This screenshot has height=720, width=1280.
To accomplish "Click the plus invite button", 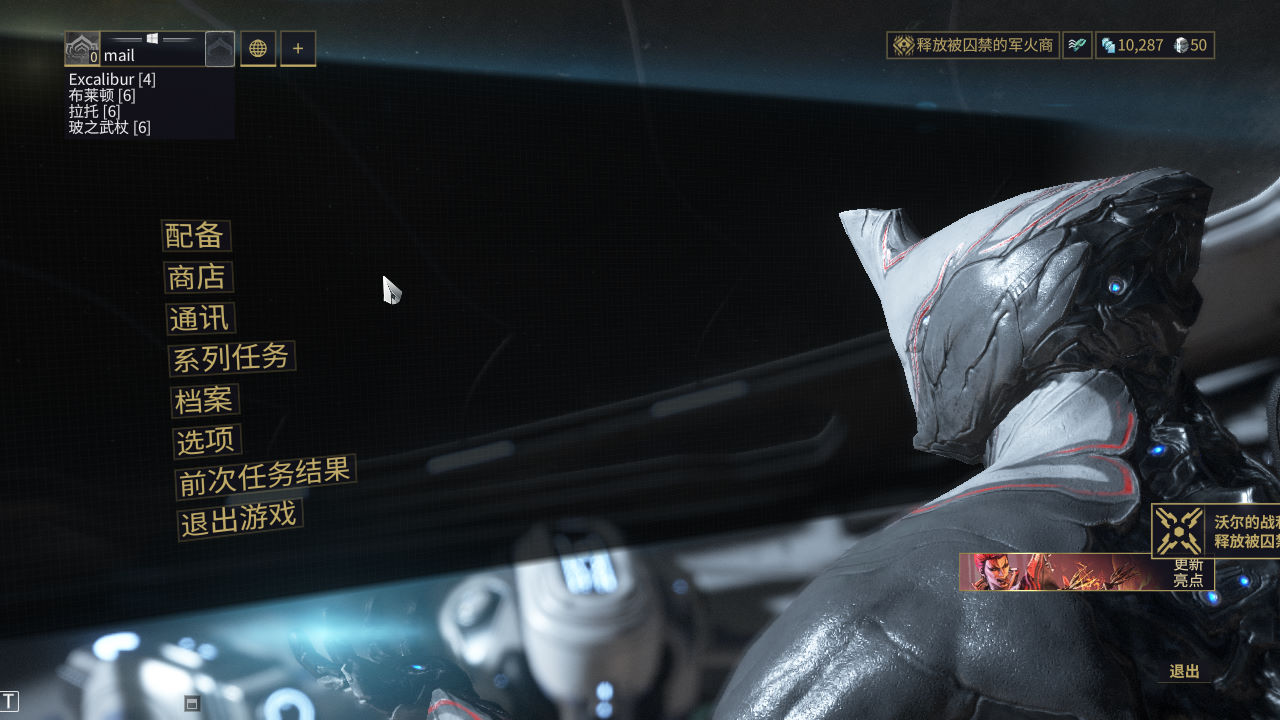I will coord(298,48).
